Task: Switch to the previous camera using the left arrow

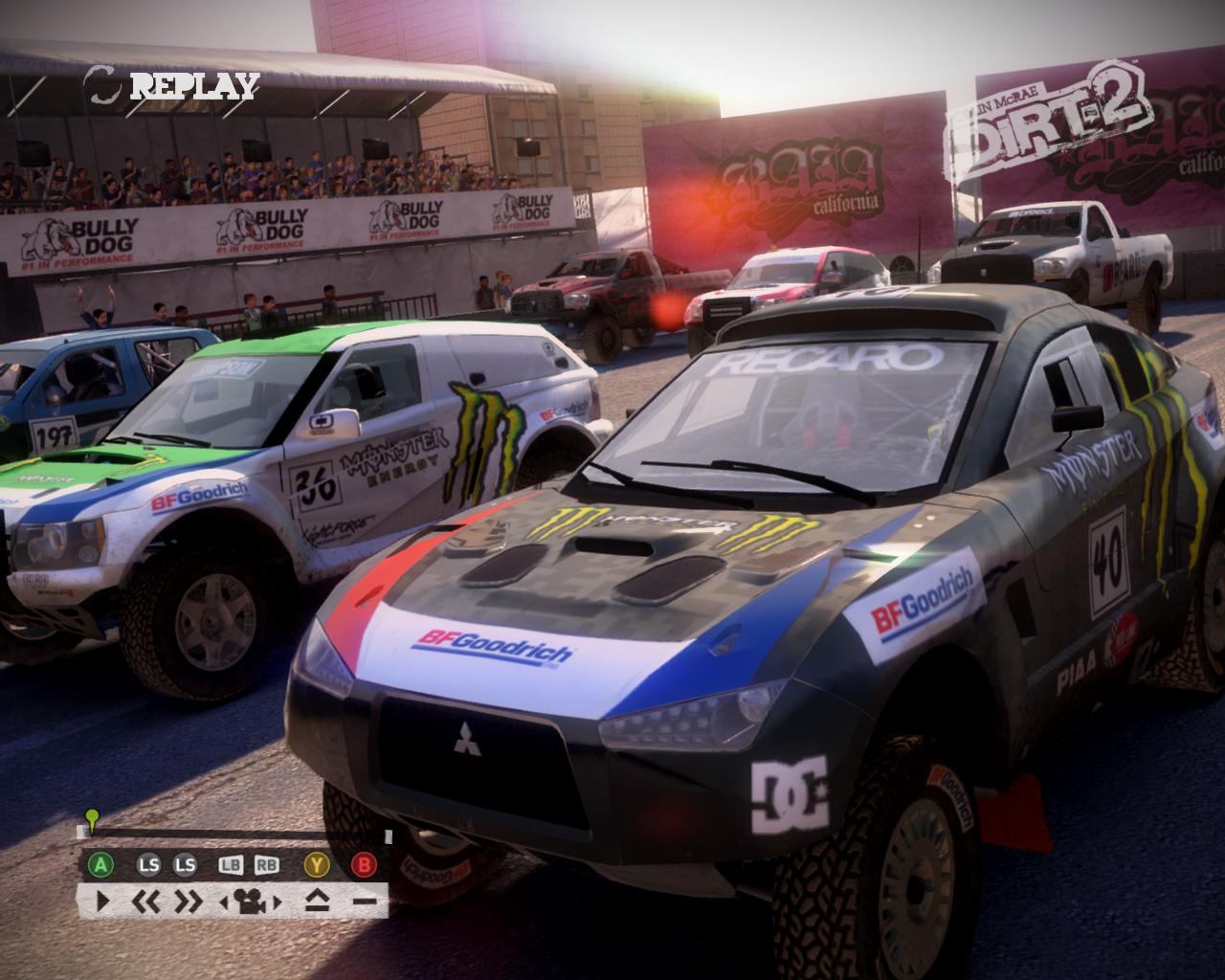Action: tap(224, 901)
